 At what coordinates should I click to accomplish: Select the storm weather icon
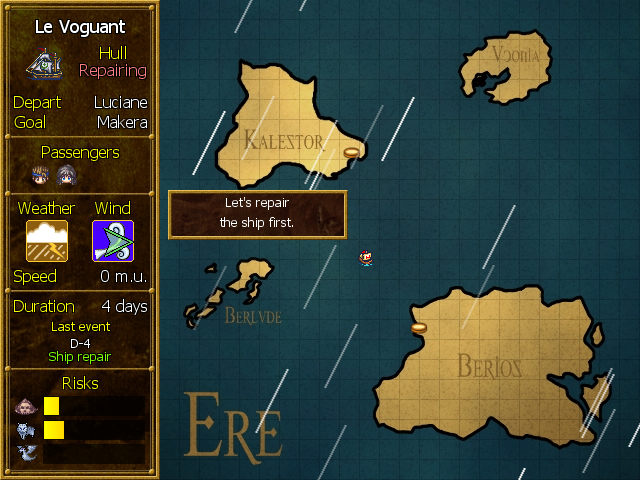coord(46,241)
